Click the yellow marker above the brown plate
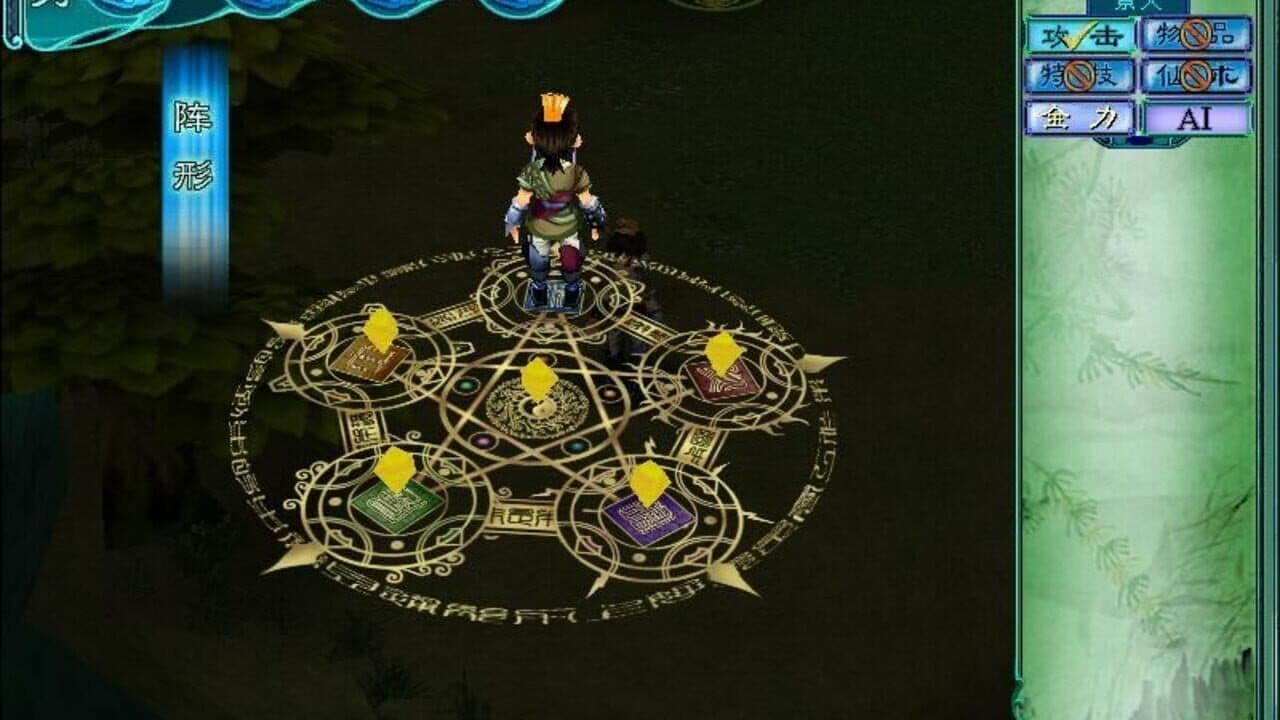 pyautogui.click(x=380, y=330)
